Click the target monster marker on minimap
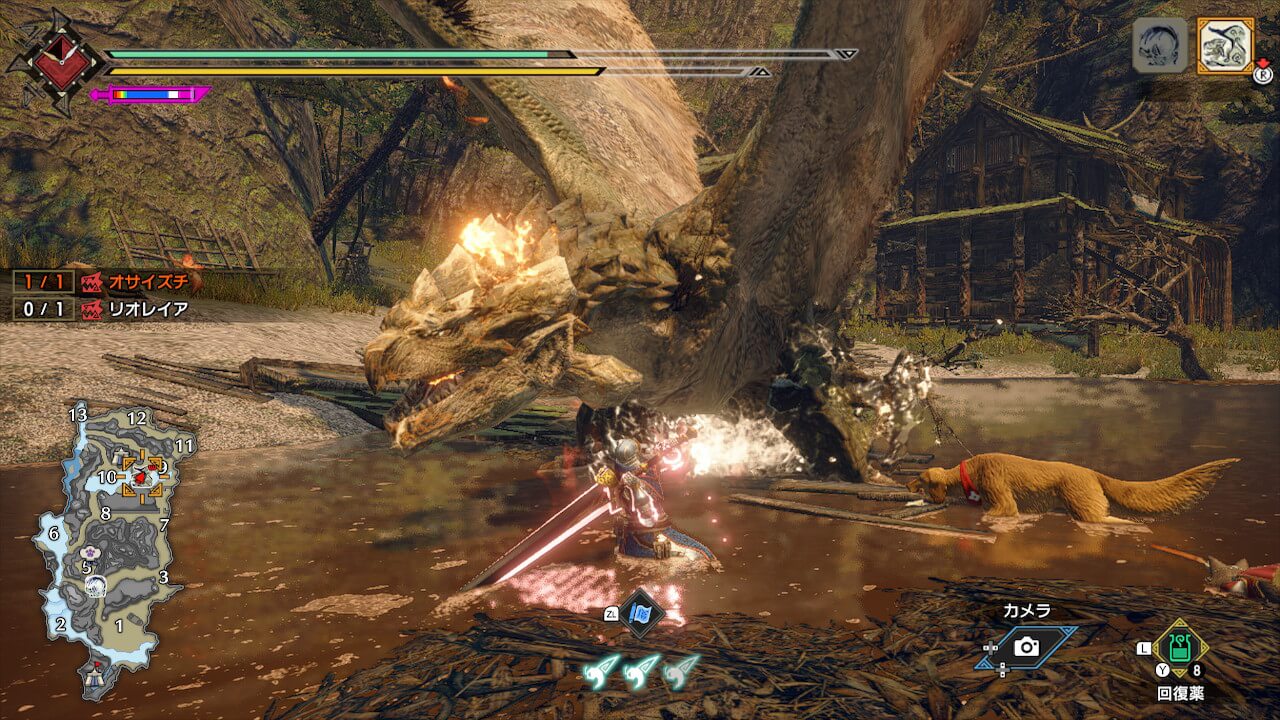The height and width of the screenshot is (720, 1280). tap(142, 476)
